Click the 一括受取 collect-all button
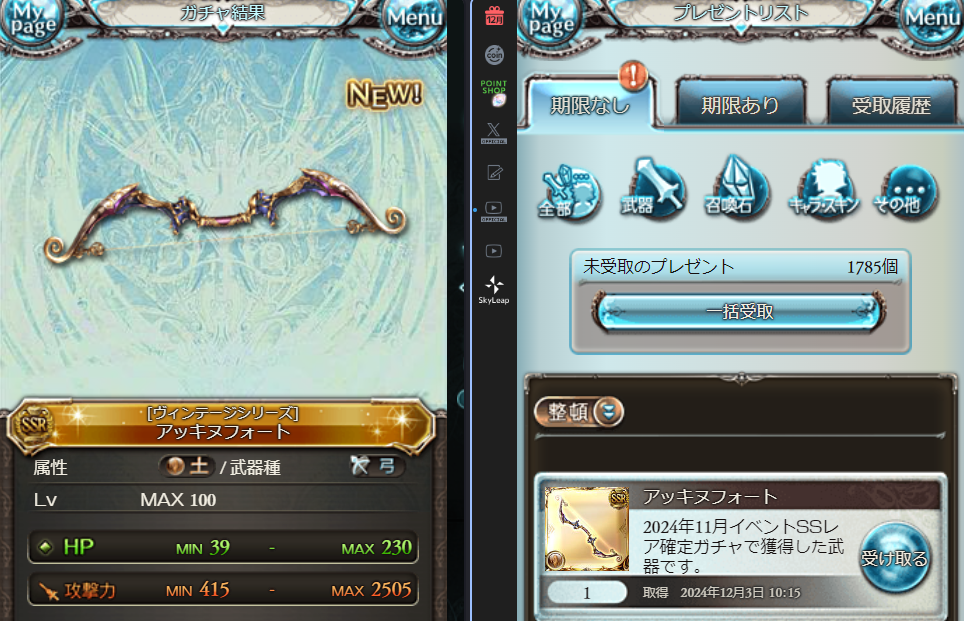Screen dimensions: 964x621 coord(739,312)
